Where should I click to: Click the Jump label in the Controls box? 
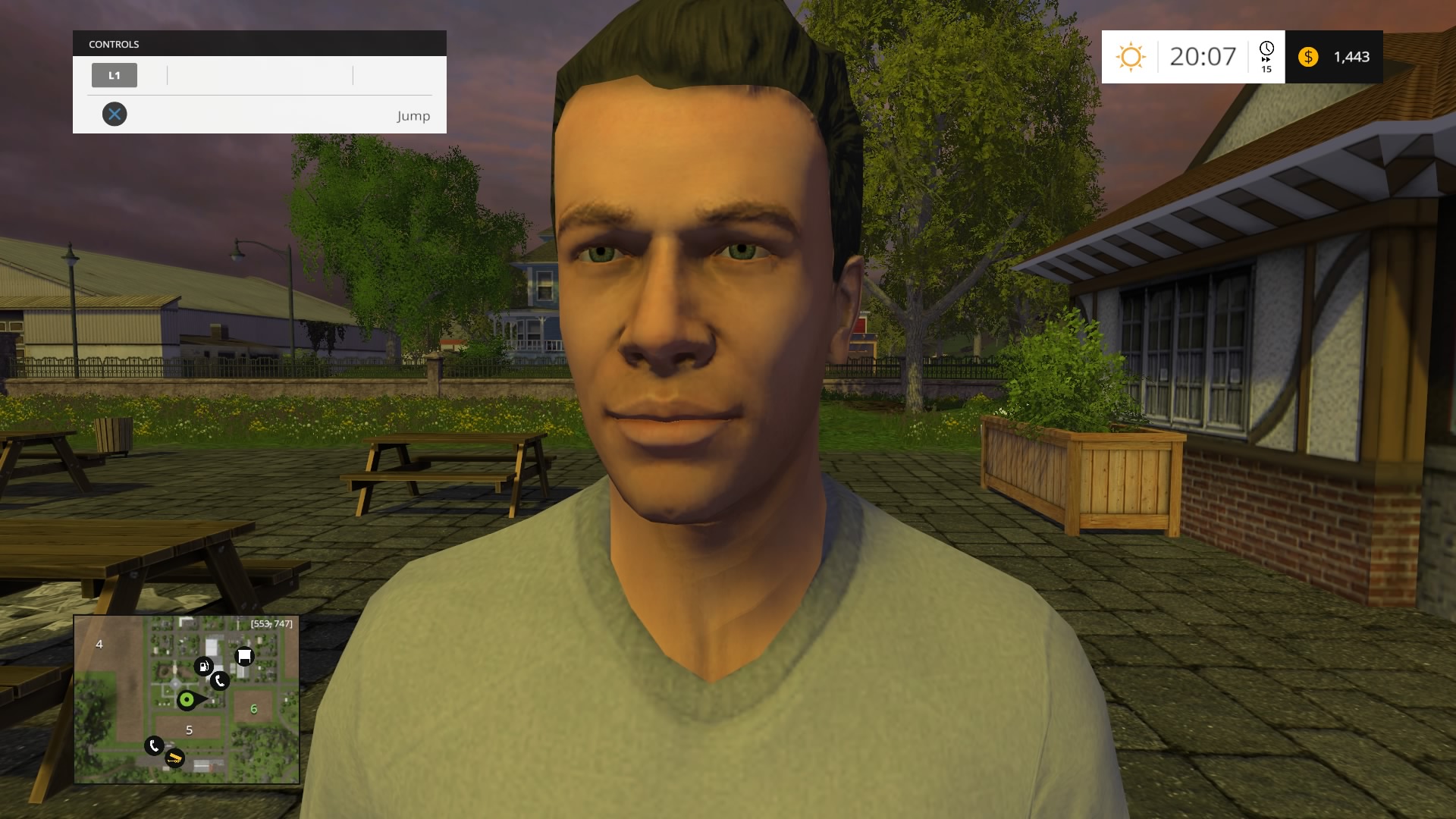[x=413, y=115]
